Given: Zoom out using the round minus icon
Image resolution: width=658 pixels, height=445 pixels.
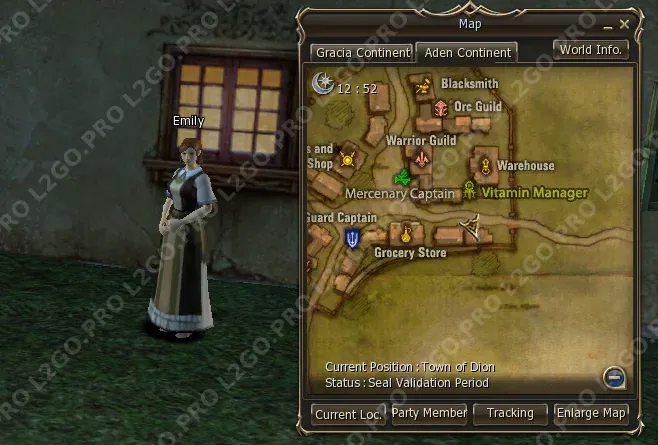Looking at the screenshot, I should pyautogui.click(x=616, y=376).
